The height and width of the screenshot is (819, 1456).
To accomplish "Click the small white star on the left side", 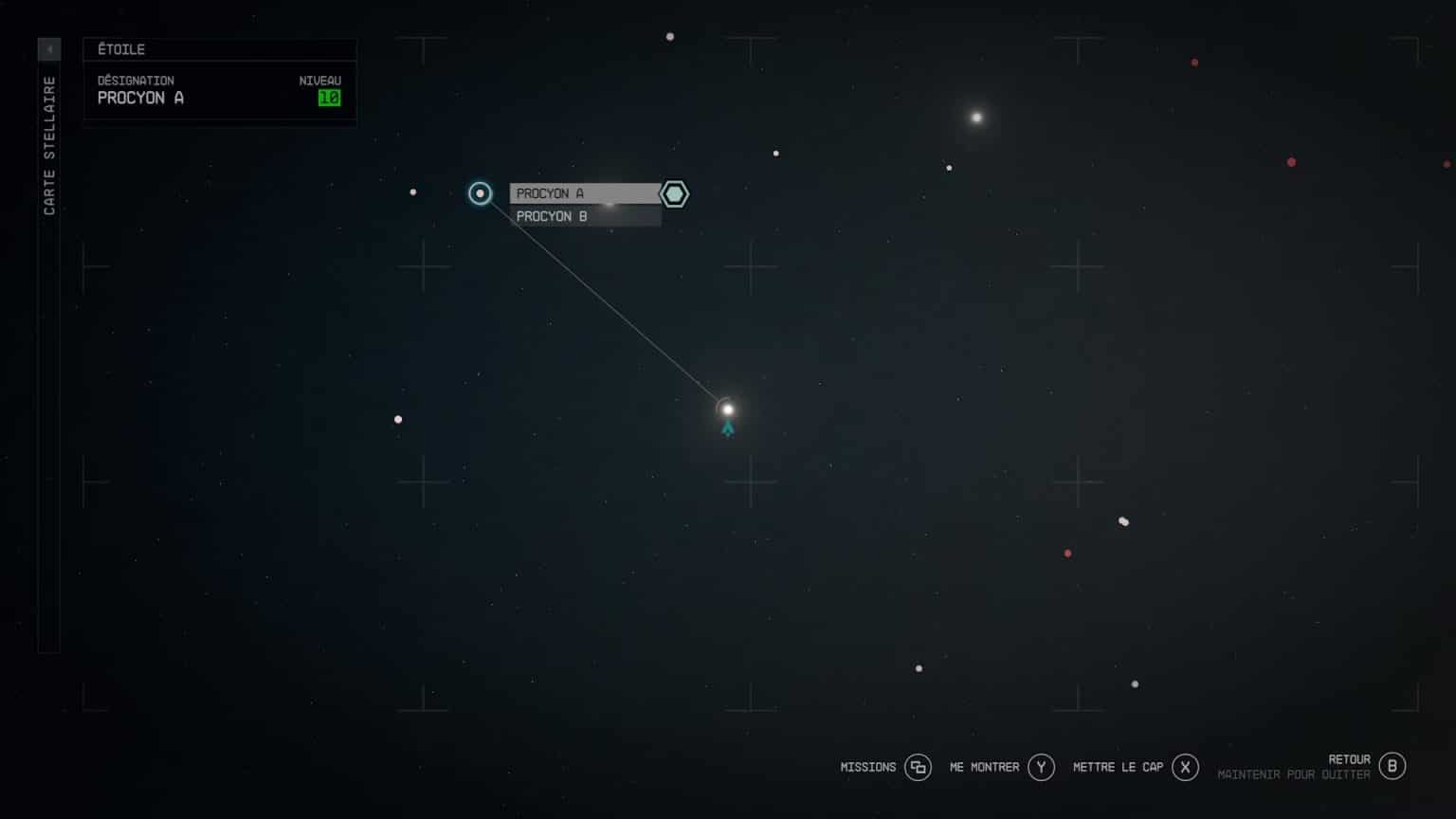I will click(x=398, y=419).
